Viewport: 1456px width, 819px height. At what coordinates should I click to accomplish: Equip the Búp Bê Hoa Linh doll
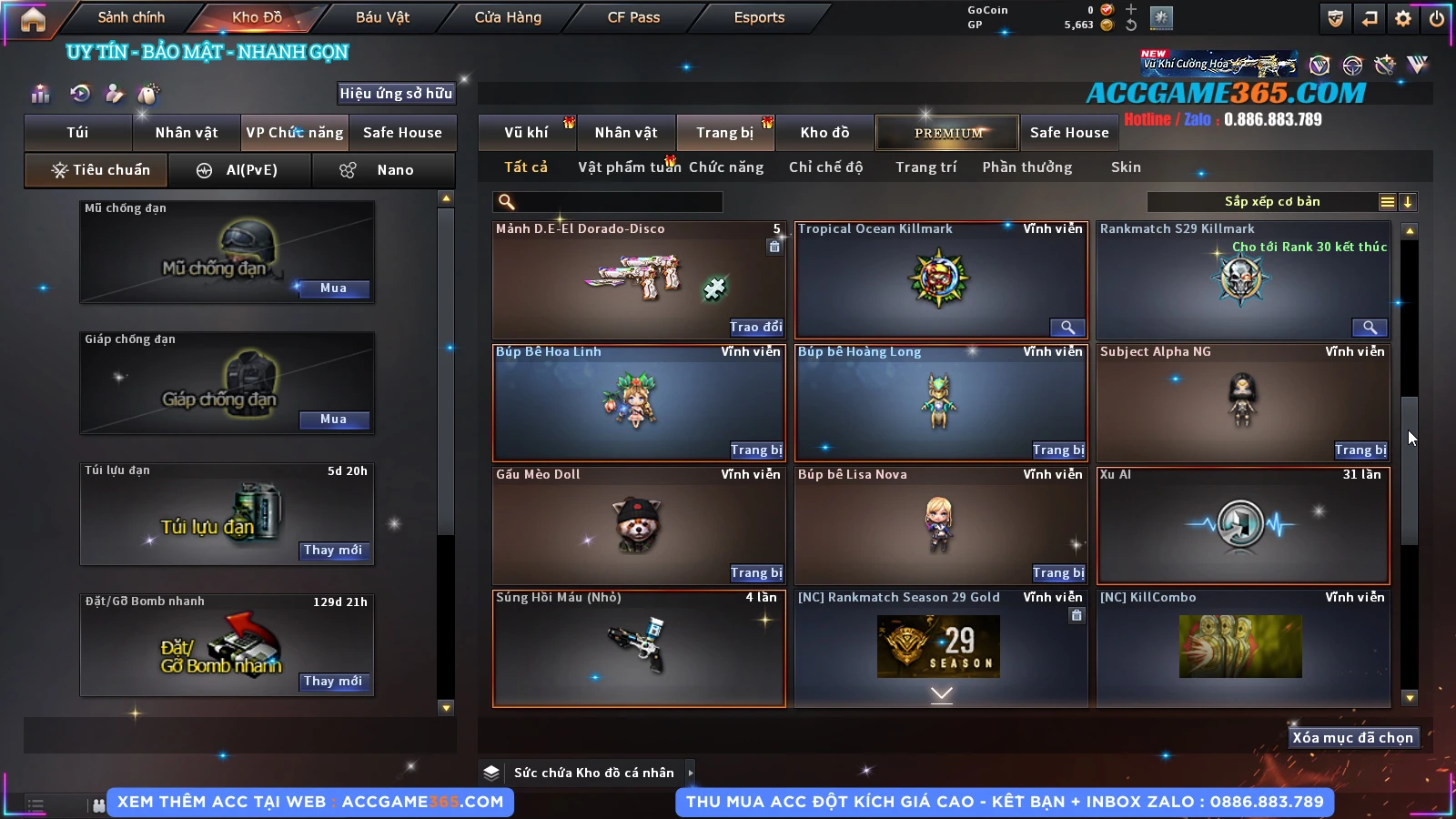tap(755, 450)
